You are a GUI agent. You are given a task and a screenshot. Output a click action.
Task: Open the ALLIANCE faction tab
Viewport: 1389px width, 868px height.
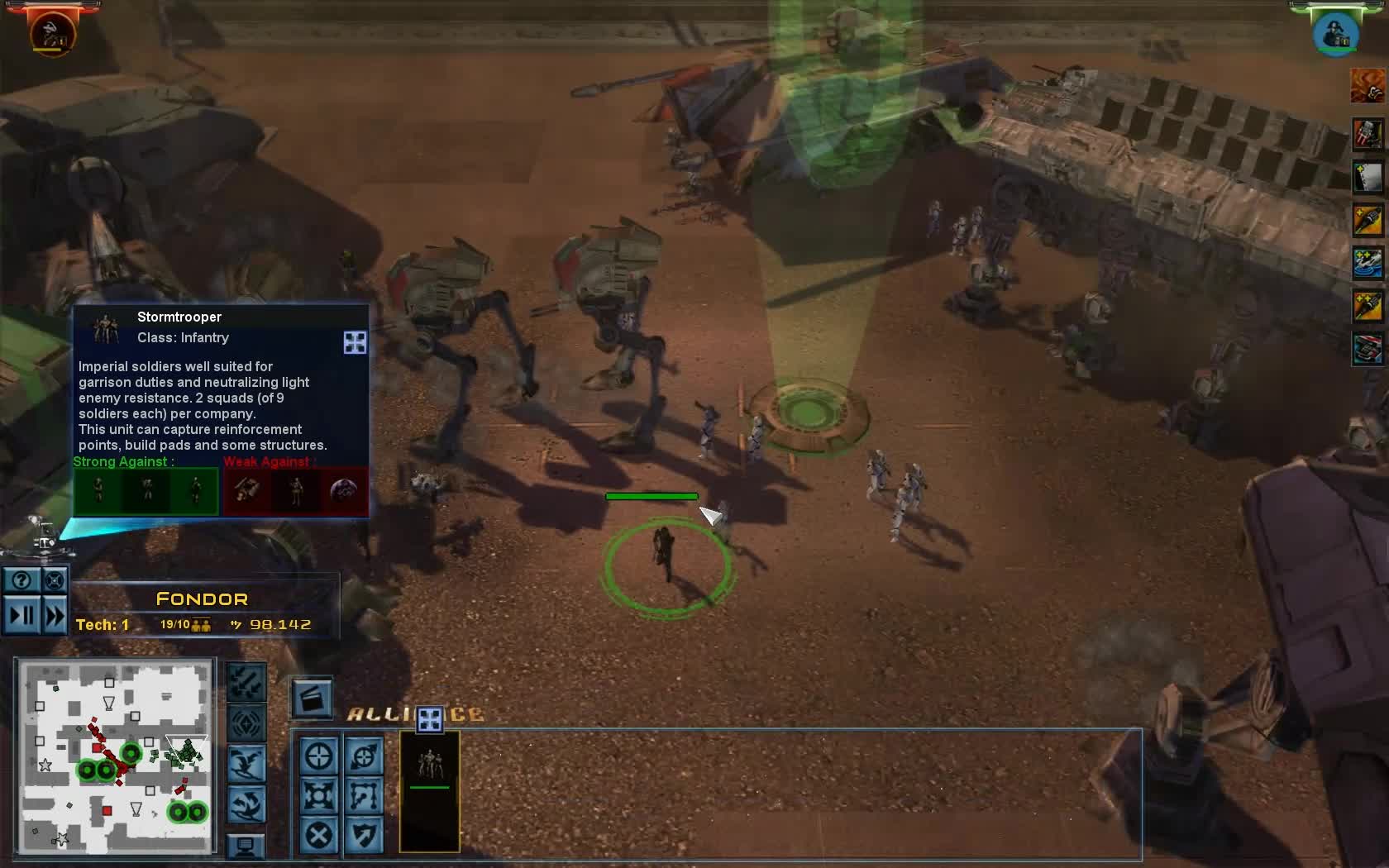click(380, 713)
